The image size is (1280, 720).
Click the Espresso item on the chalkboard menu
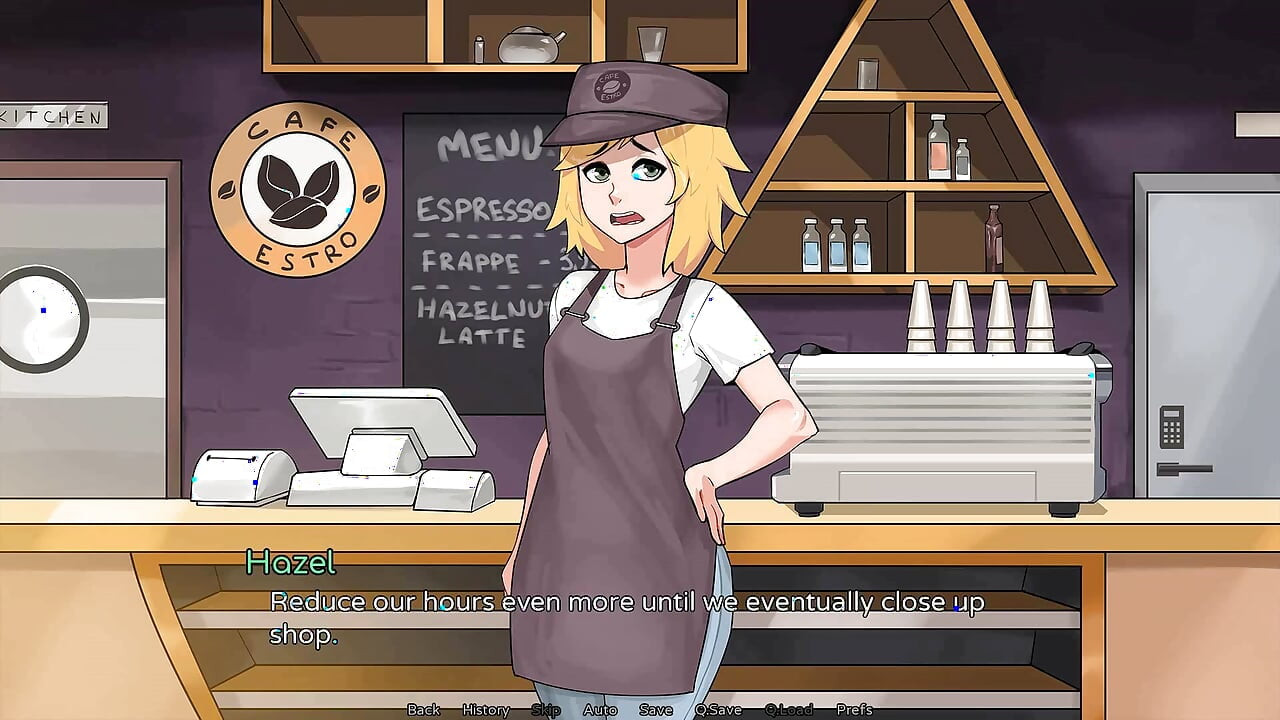[x=478, y=210]
